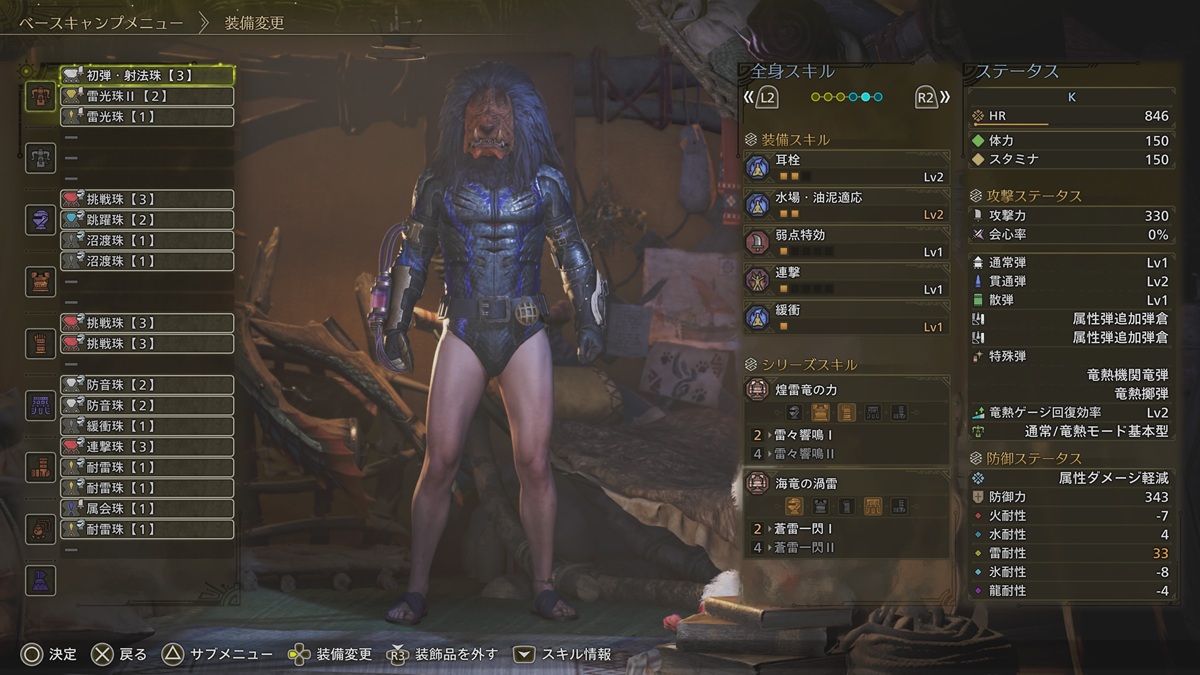Go back to ベースキャンプメニュー breadcrumb

click(101, 22)
